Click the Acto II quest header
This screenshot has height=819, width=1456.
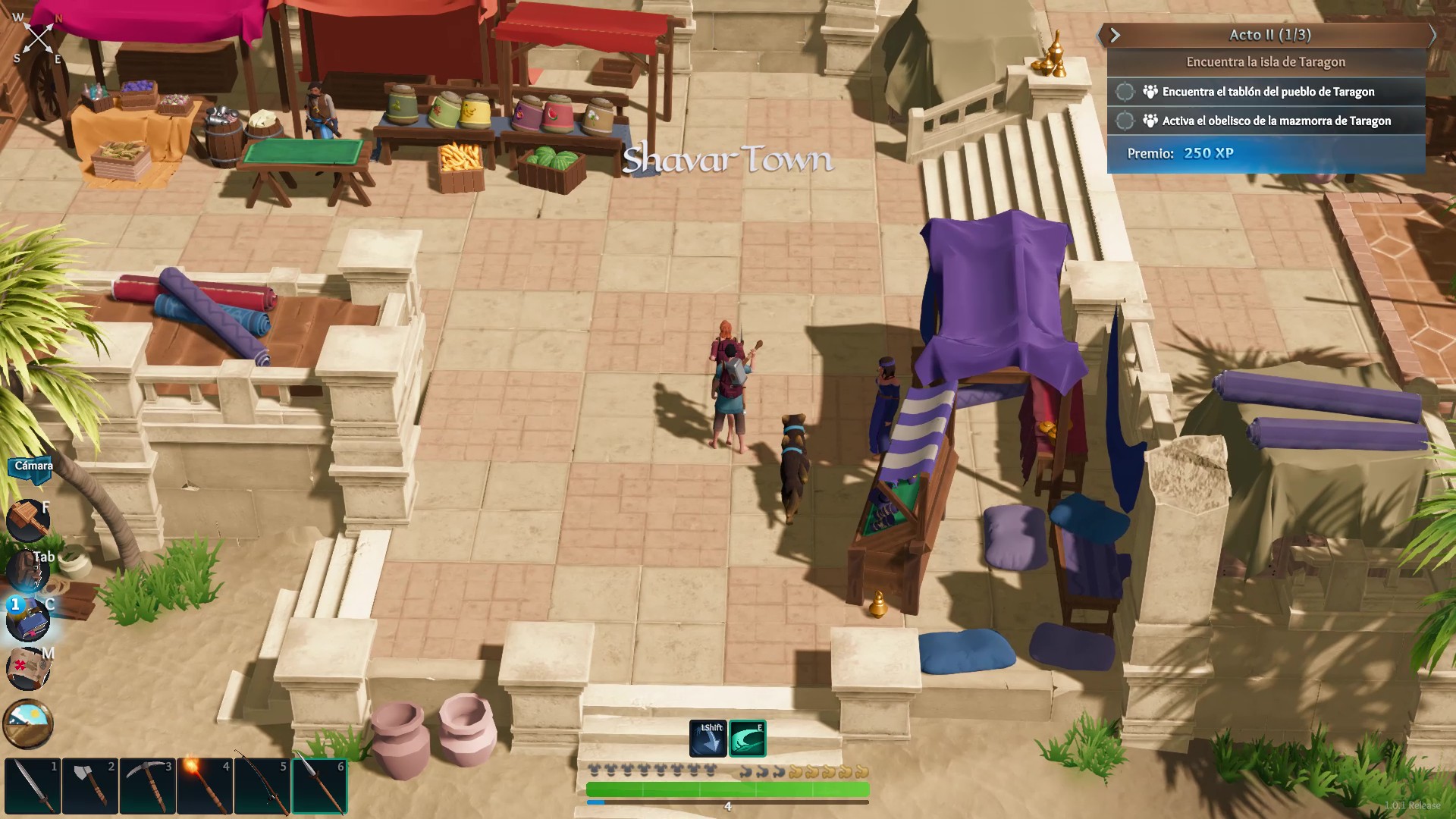point(1269,35)
